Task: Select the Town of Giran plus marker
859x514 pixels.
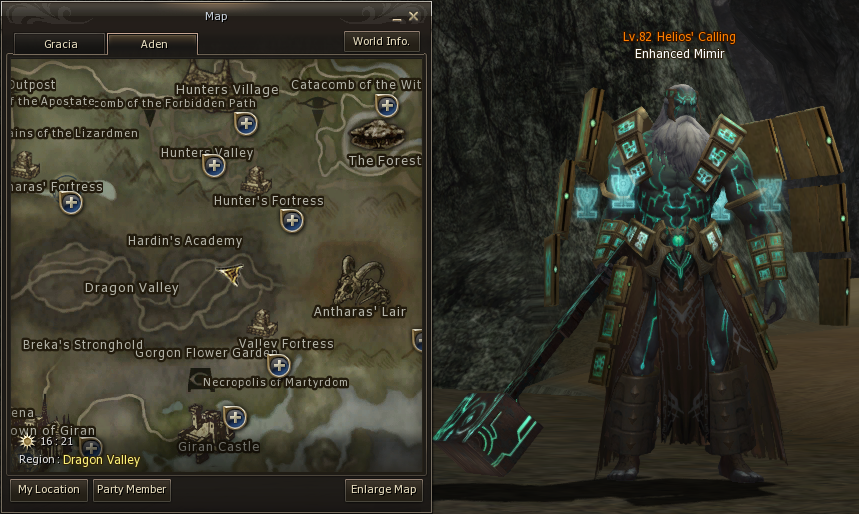Action: pyautogui.click(x=91, y=447)
